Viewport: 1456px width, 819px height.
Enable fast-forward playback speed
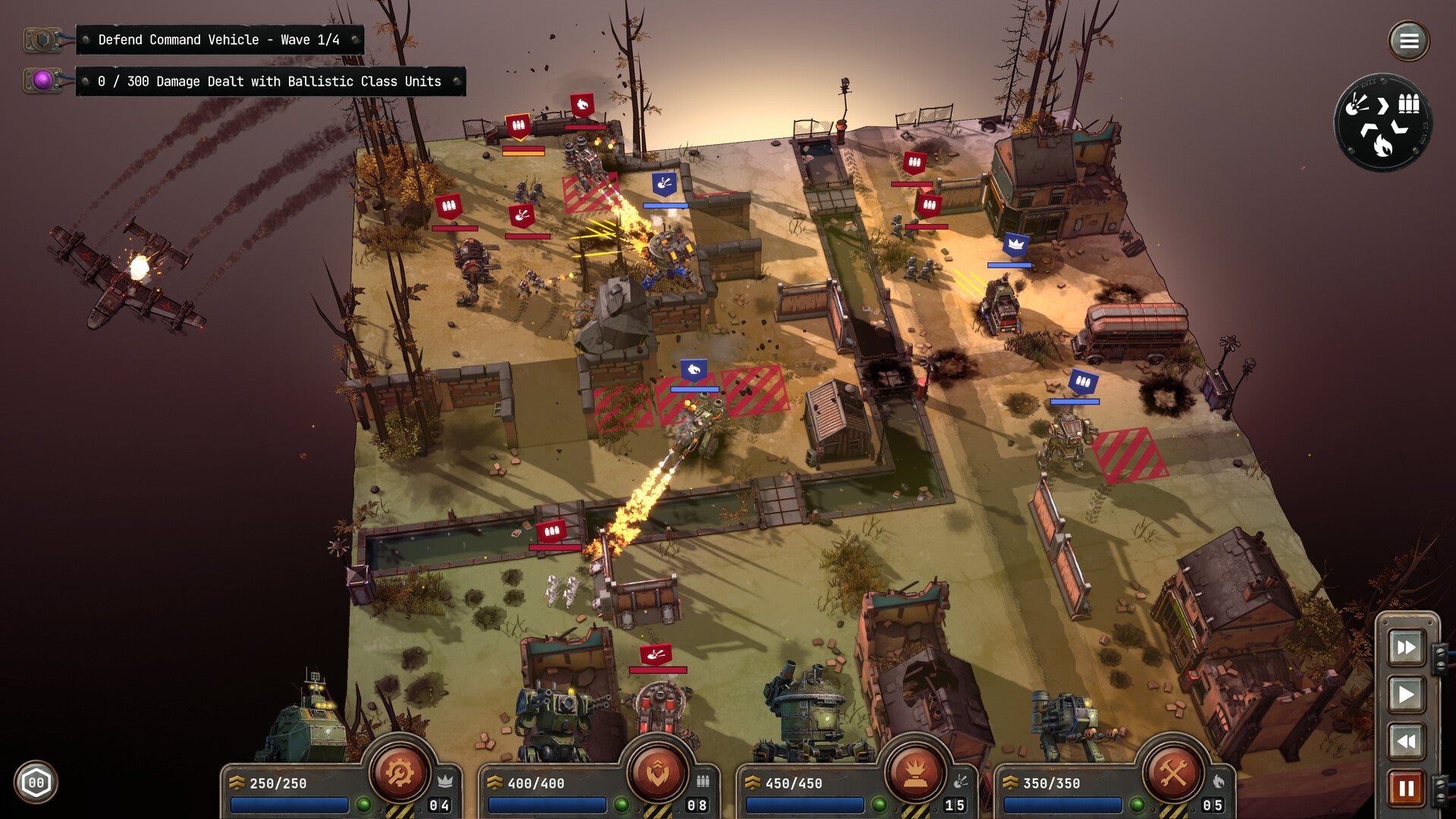coord(1407,648)
